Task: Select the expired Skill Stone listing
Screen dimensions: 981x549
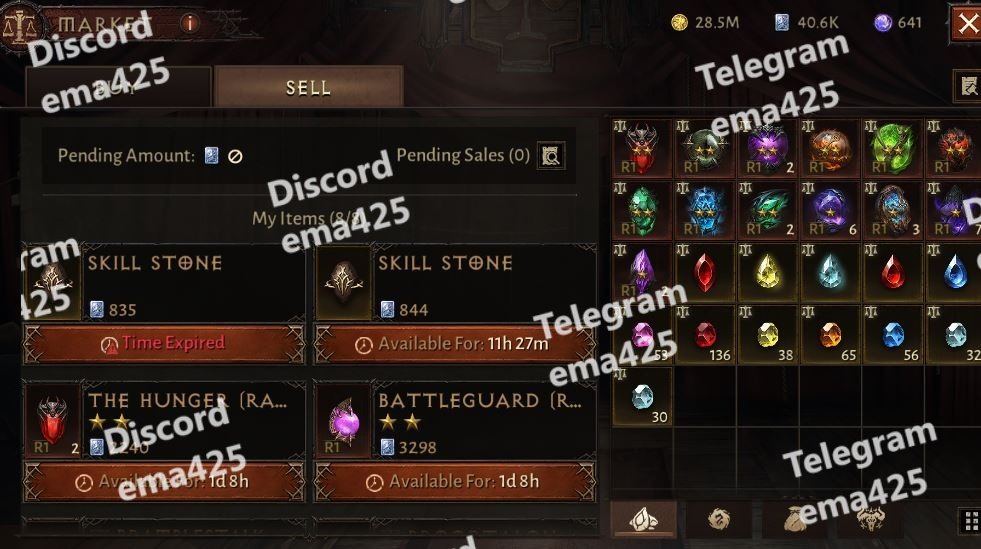Action: coord(164,284)
